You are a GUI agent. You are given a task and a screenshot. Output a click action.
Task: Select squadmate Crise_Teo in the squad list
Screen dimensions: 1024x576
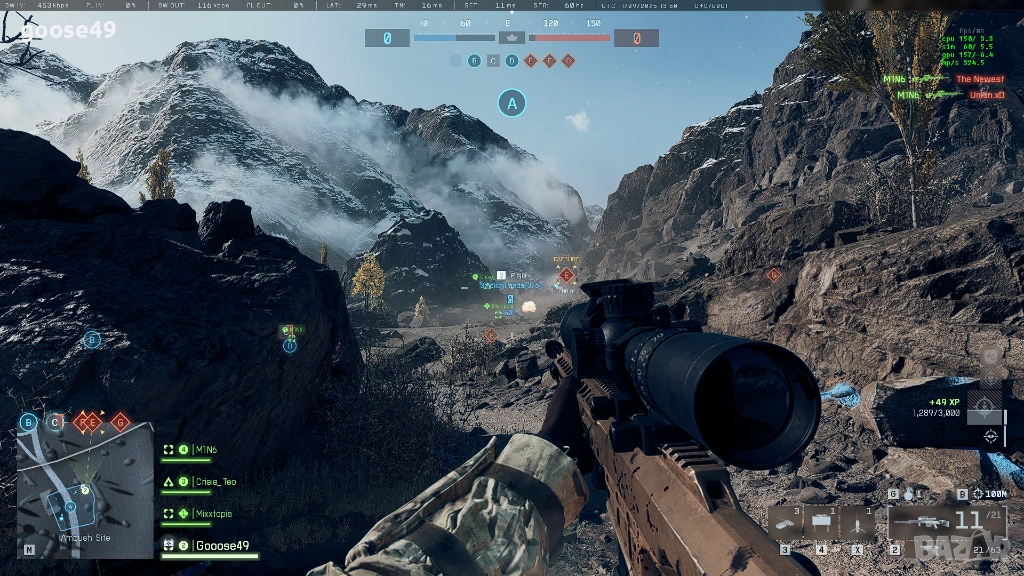215,482
